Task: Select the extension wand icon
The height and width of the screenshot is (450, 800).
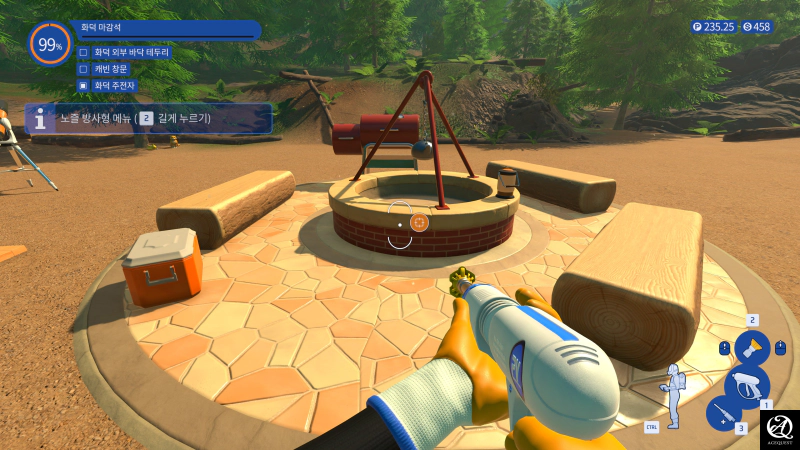Action: (x=722, y=413)
